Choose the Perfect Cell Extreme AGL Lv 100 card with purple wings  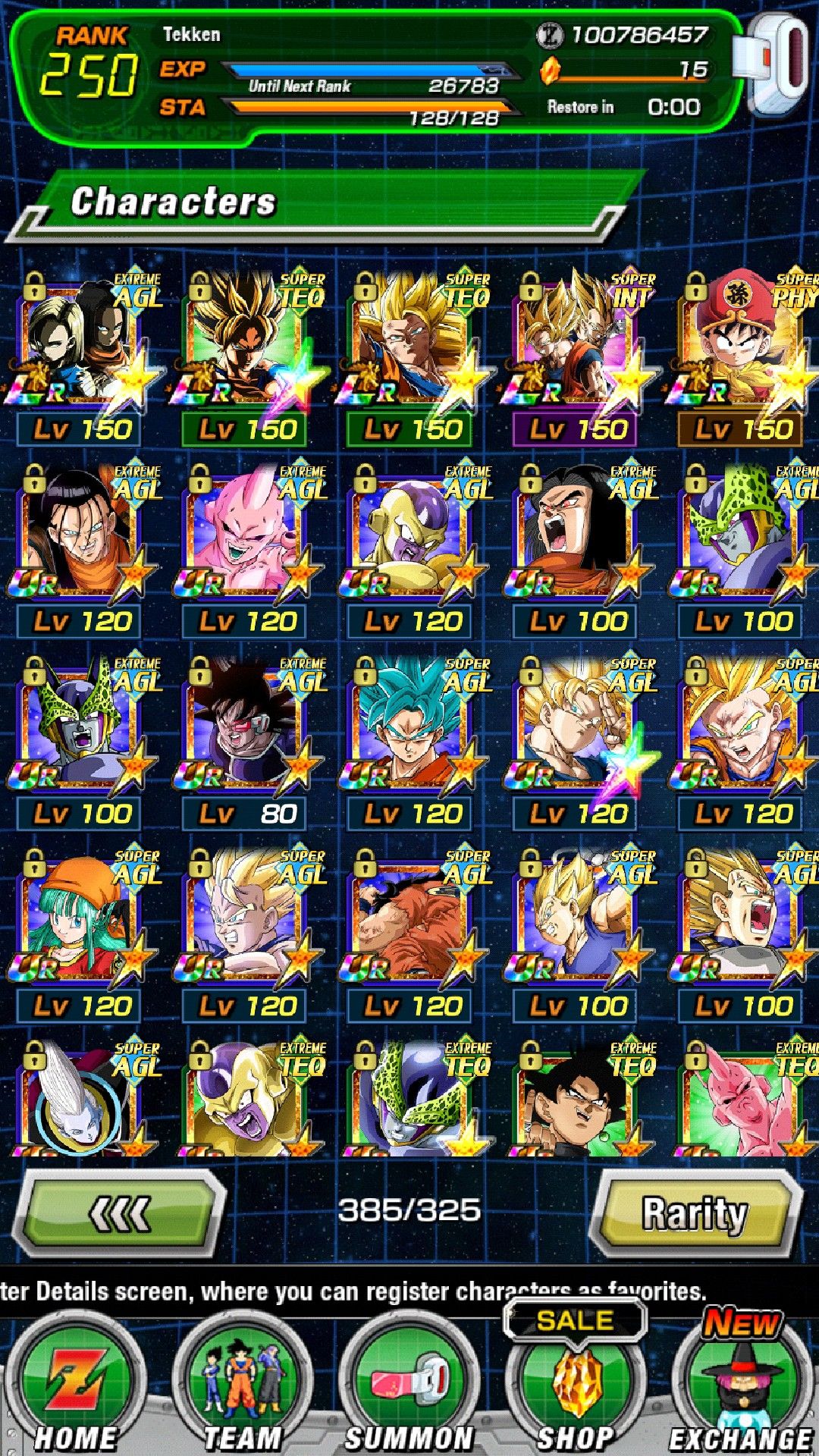(x=83, y=730)
